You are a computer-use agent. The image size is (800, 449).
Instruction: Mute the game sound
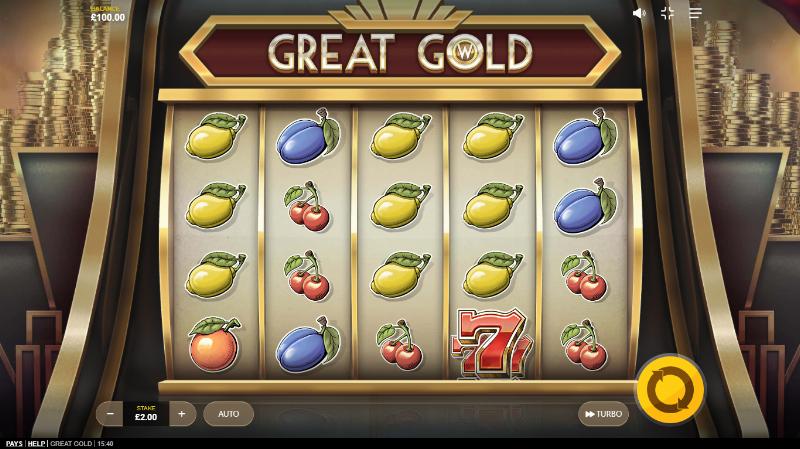click(640, 13)
